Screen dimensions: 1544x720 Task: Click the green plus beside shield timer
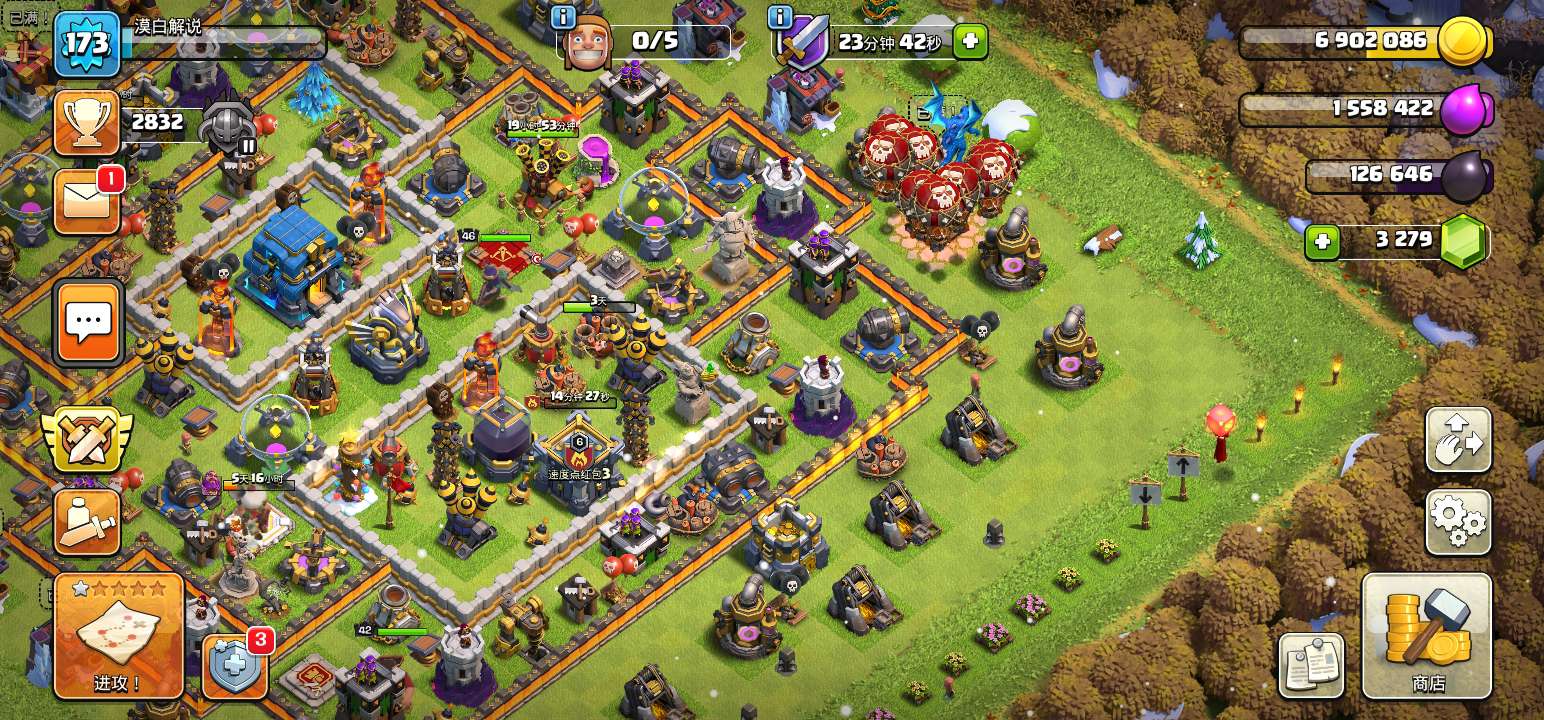pos(969,42)
